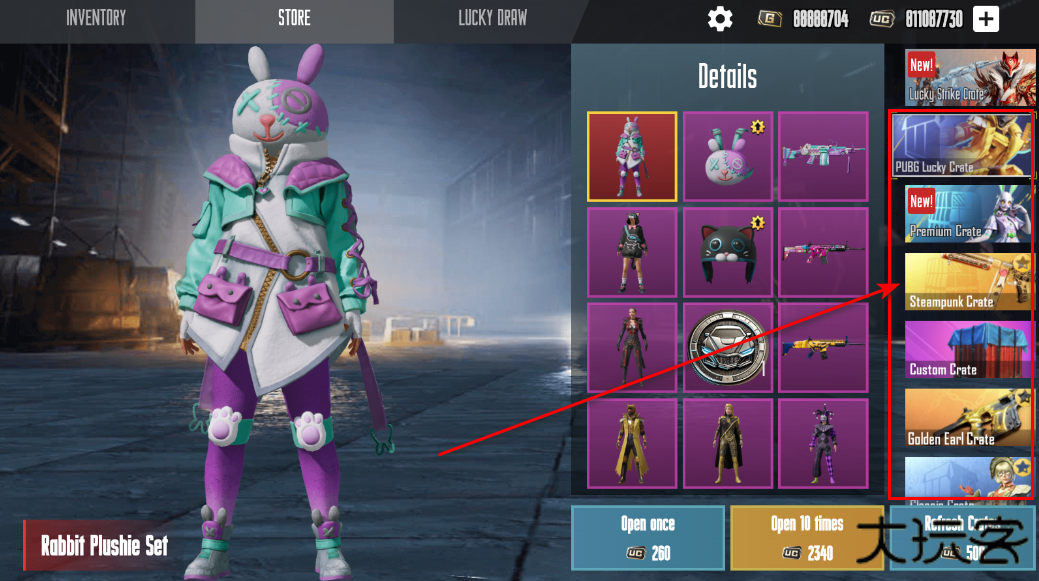Select the black cat hat reward
Screen dimensions: 1039x581
pos(727,252)
